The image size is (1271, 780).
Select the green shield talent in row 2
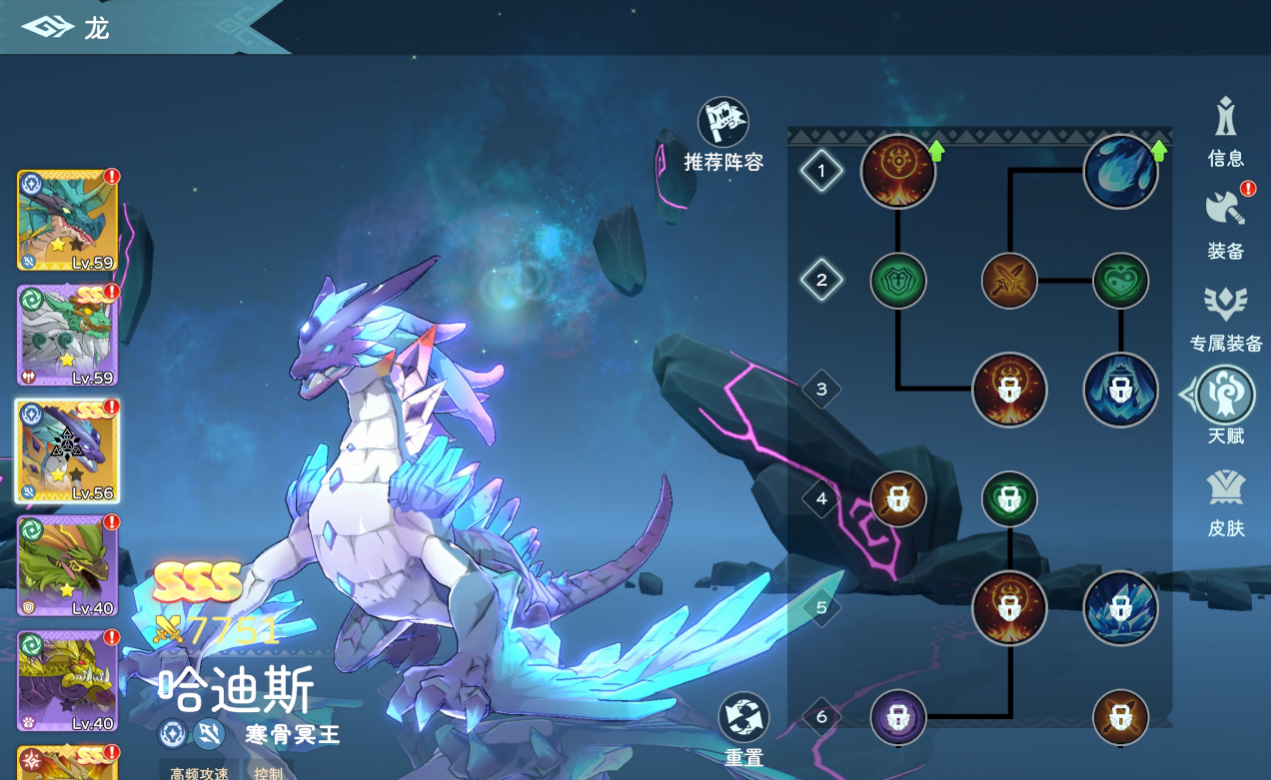(x=898, y=280)
